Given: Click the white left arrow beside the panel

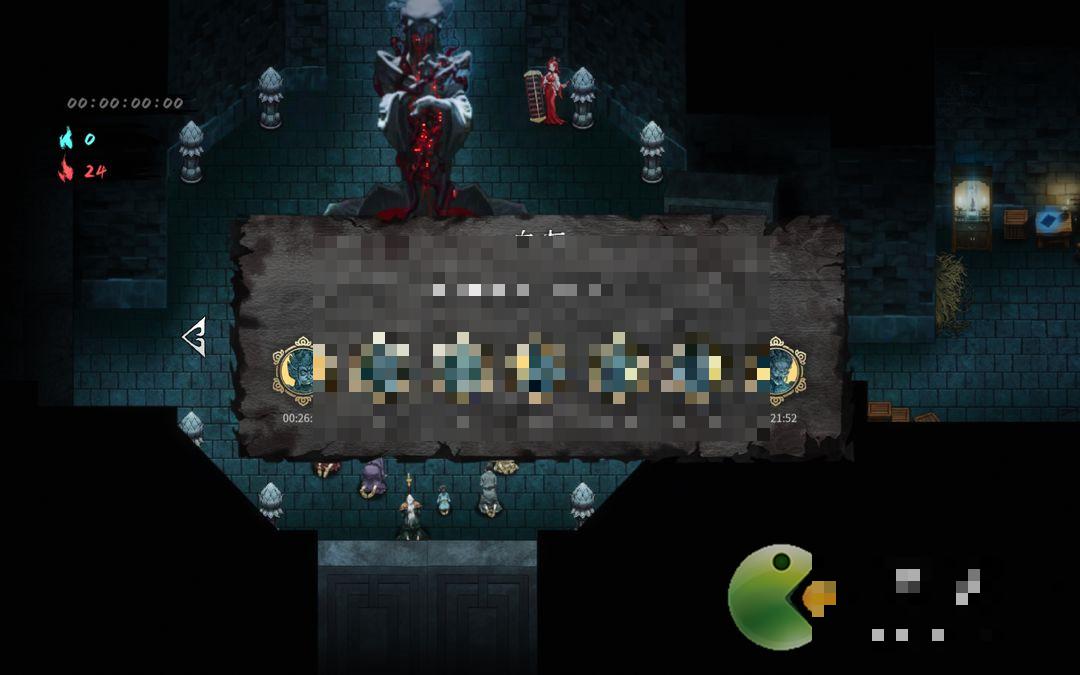Looking at the screenshot, I should pos(194,337).
